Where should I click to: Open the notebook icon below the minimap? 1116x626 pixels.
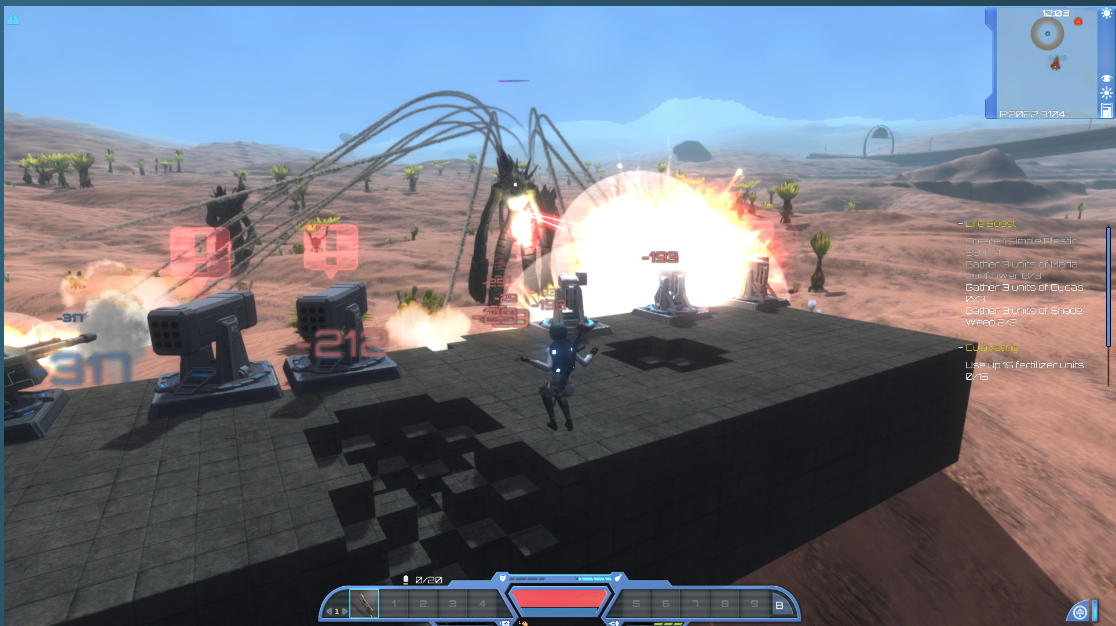(x=1106, y=109)
